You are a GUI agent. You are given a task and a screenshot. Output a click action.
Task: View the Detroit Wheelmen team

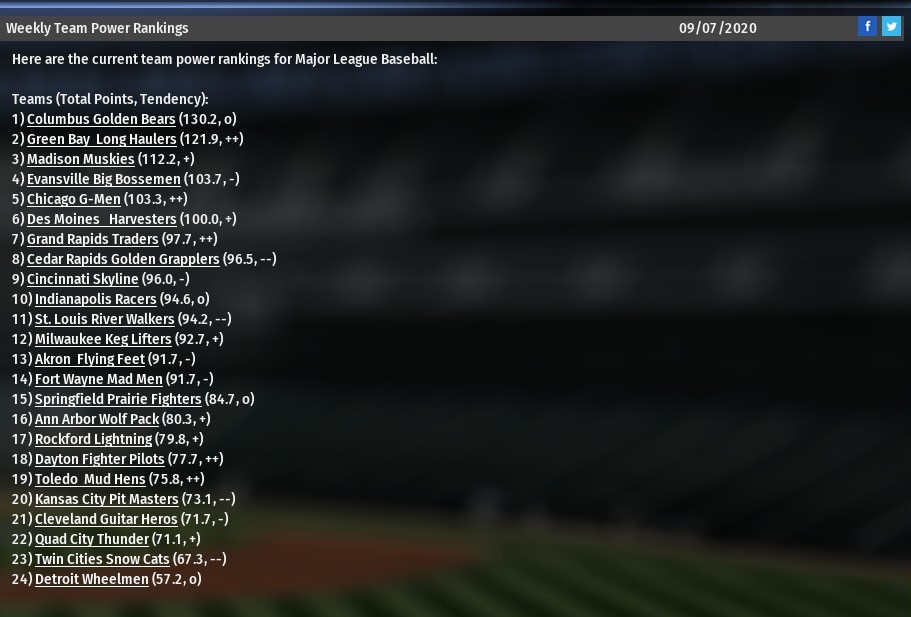(x=91, y=579)
